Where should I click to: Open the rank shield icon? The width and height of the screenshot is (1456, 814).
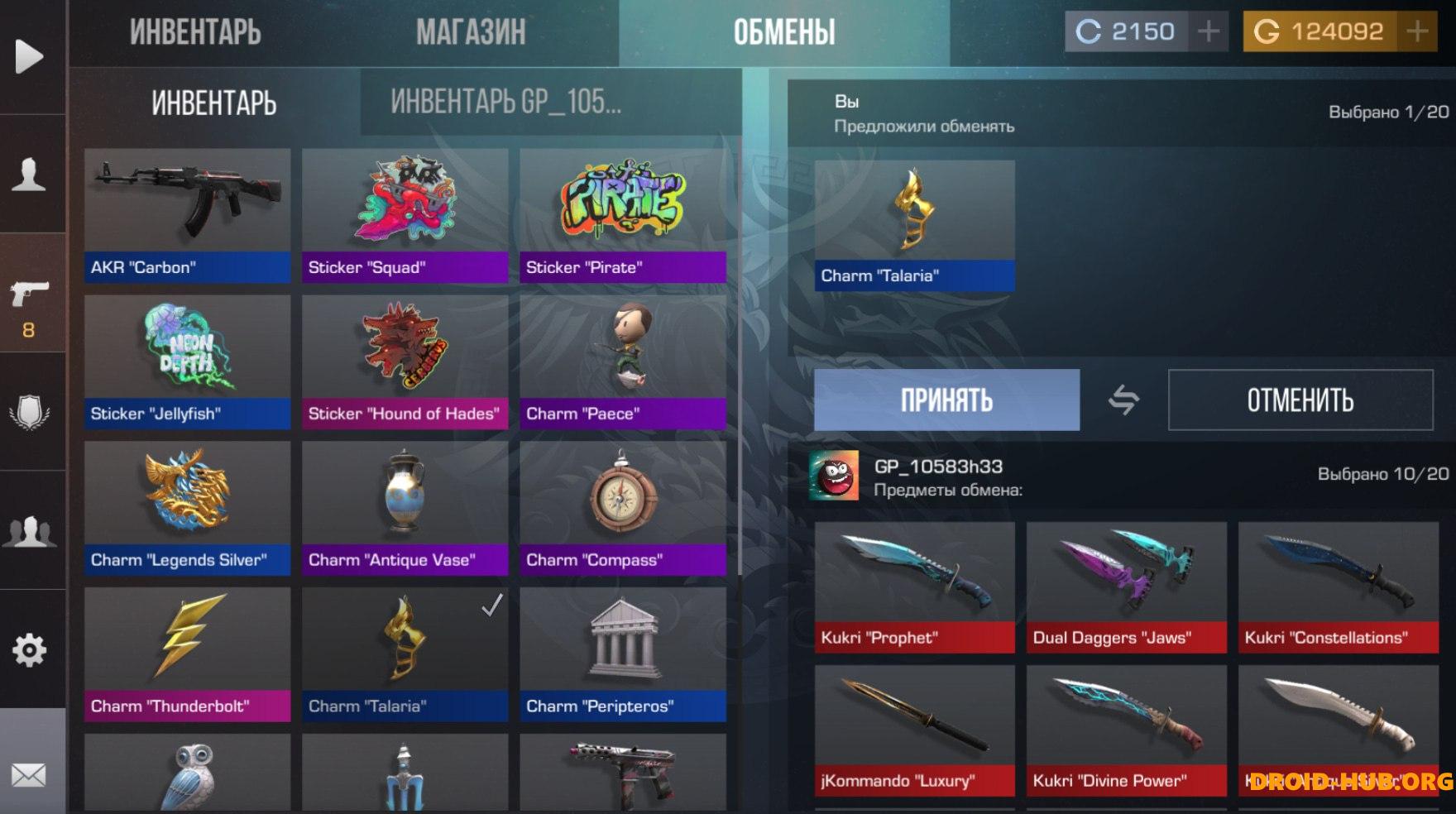point(30,409)
